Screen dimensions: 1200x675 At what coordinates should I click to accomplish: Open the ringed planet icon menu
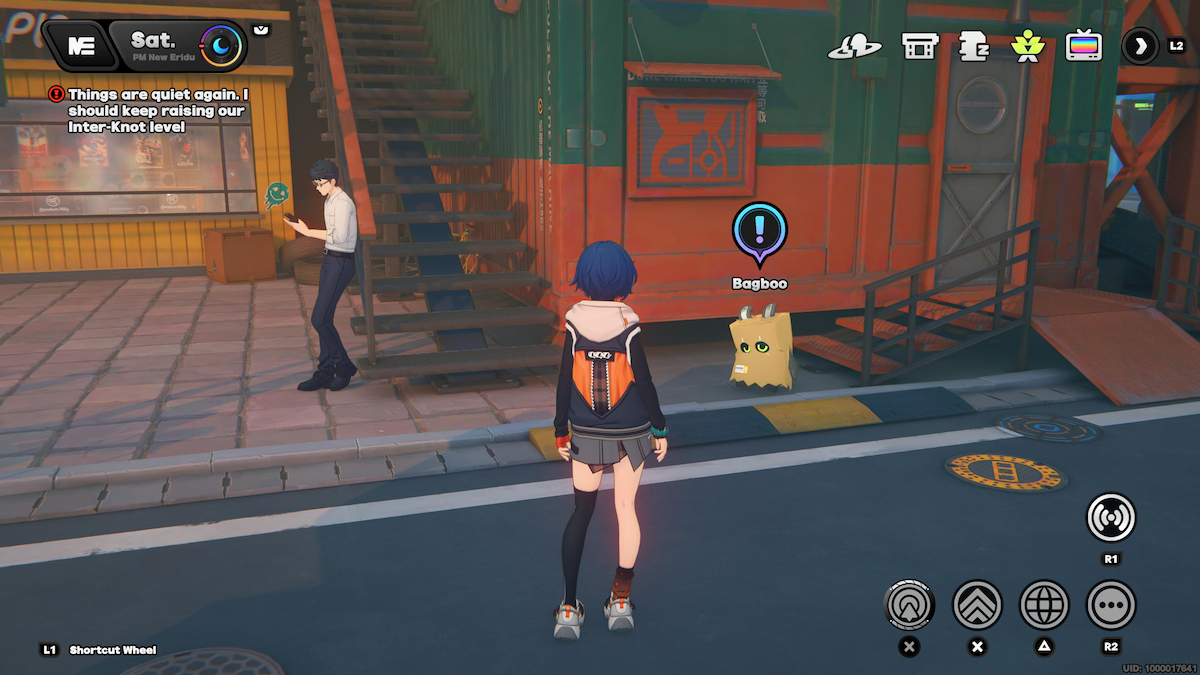pyautogui.click(x=855, y=46)
